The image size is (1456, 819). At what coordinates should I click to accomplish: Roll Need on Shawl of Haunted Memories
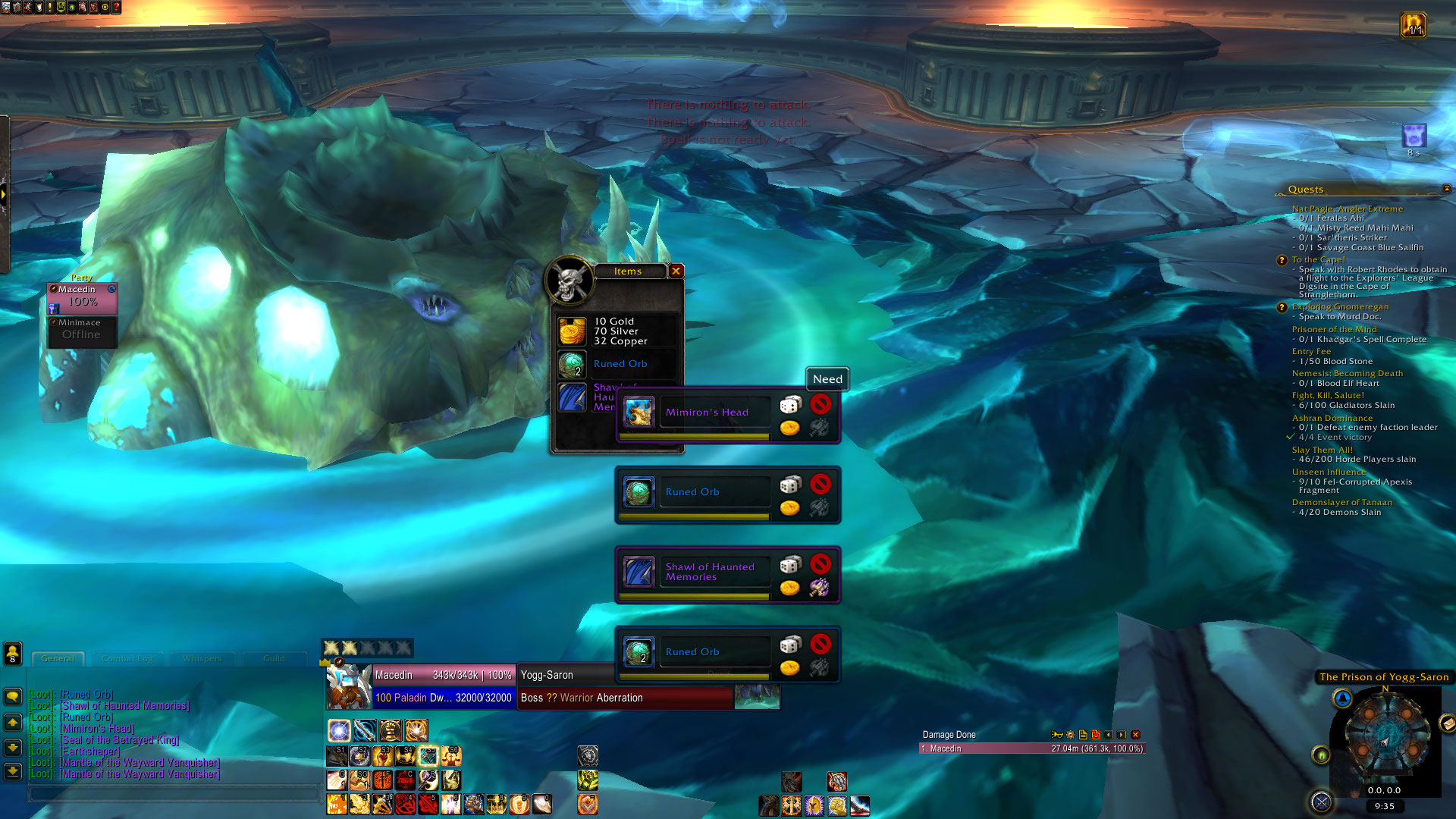click(x=790, y=564)
